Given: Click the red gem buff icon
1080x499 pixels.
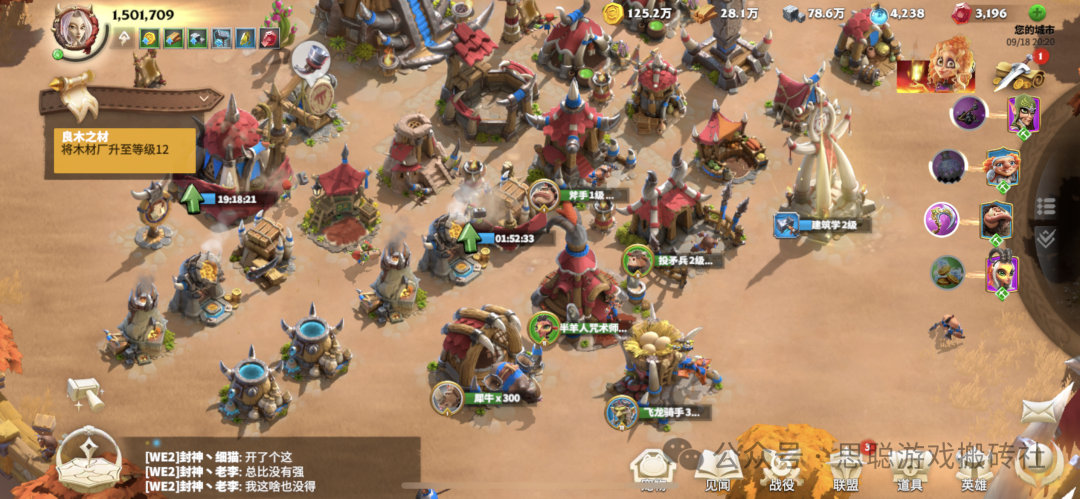Looking at the screenshot, I should (x=270, y=38).
